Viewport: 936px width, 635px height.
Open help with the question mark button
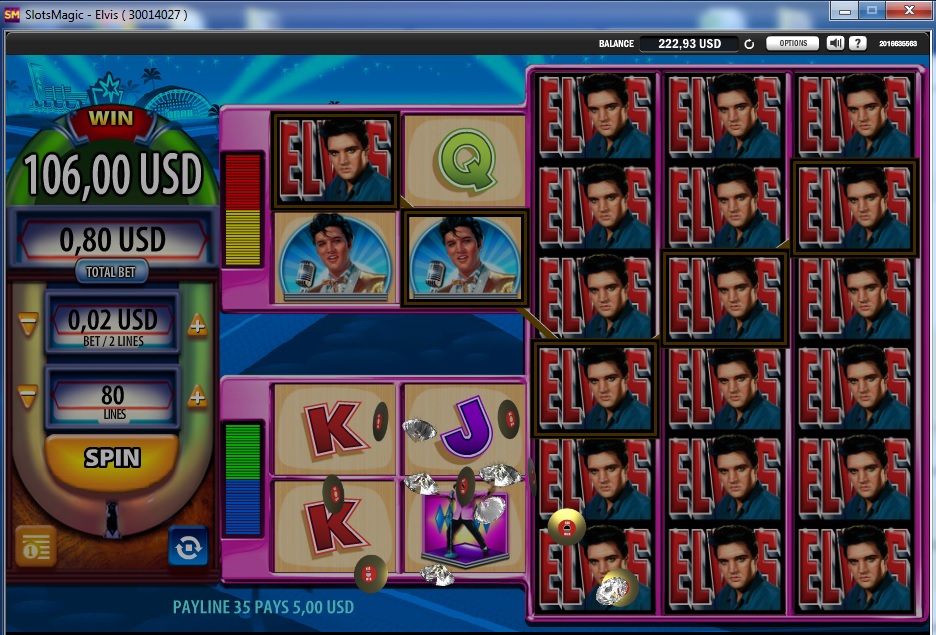(857, 44)
